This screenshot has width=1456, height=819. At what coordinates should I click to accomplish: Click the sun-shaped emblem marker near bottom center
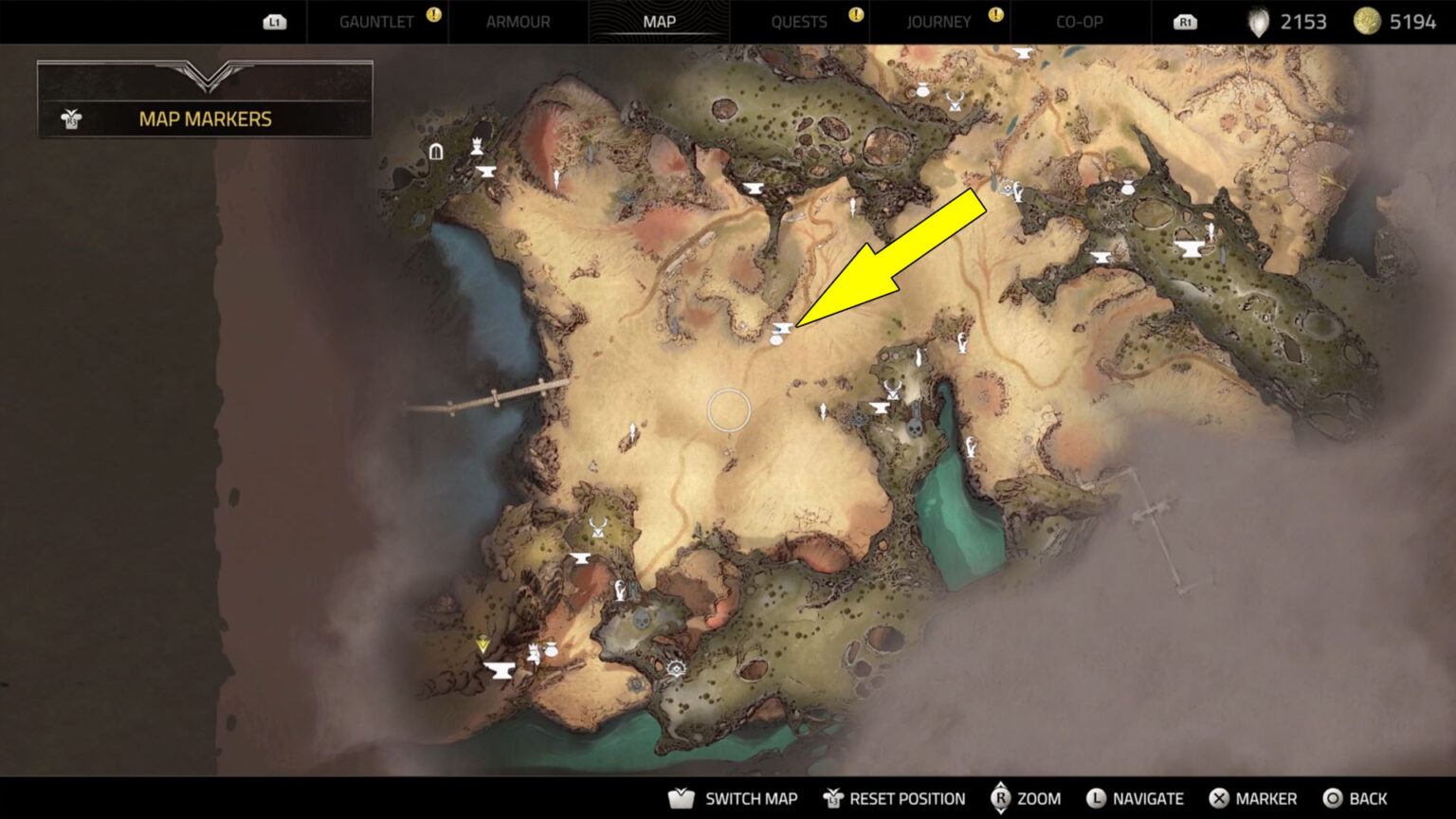(675, 668)
